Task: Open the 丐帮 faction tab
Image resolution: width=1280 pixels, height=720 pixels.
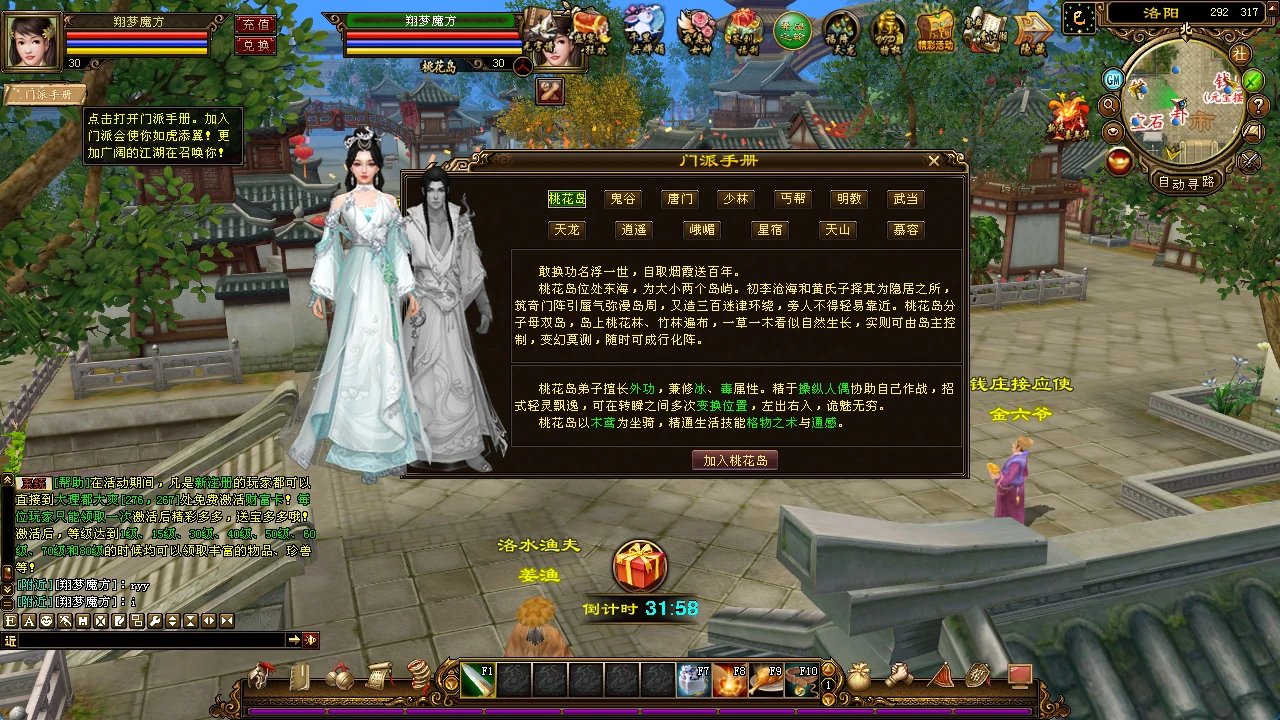Action: coord(793,199)
